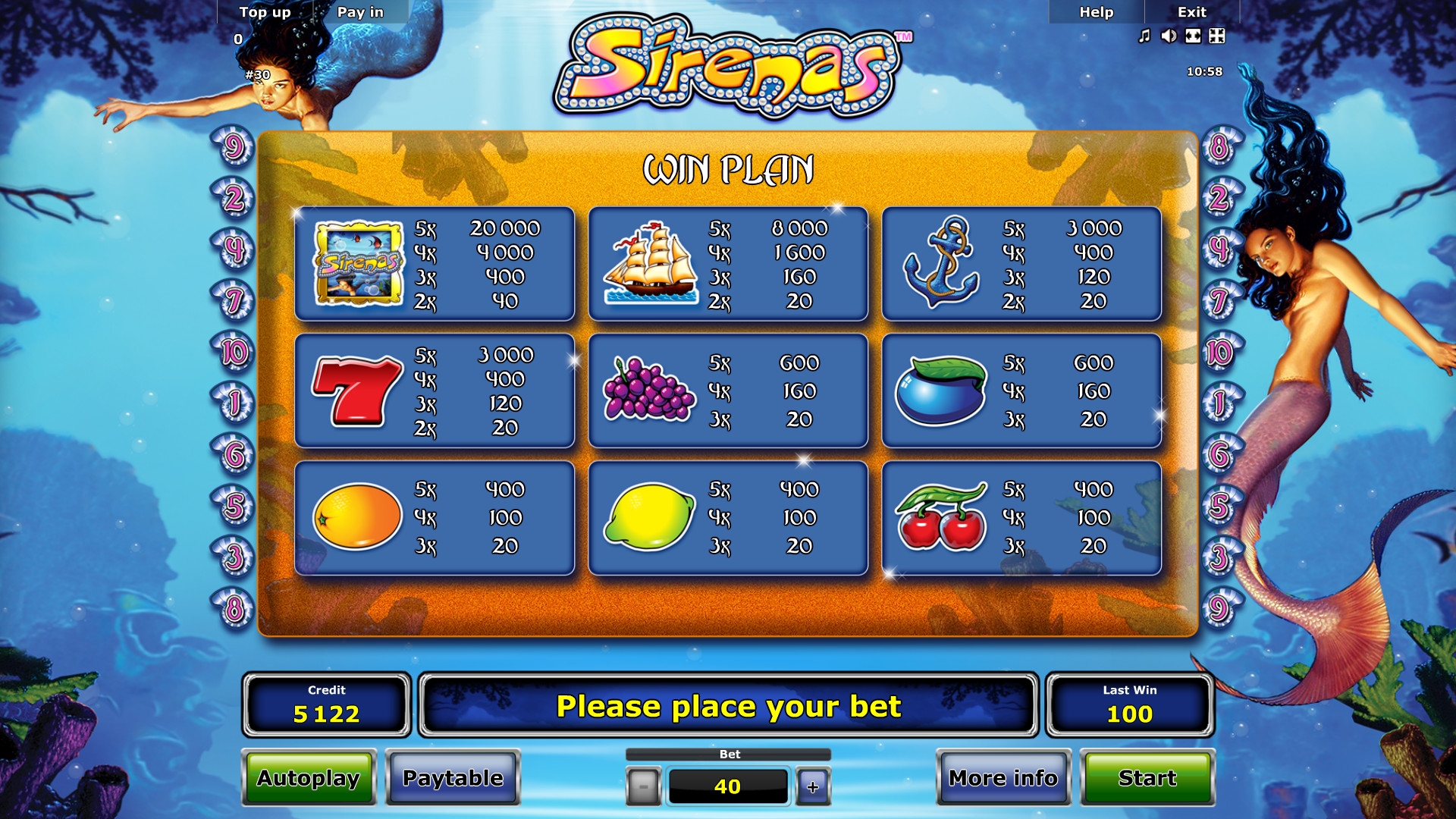Close the win plan via Paytable button
1456x819 pixels.
[x=453, y=778]
